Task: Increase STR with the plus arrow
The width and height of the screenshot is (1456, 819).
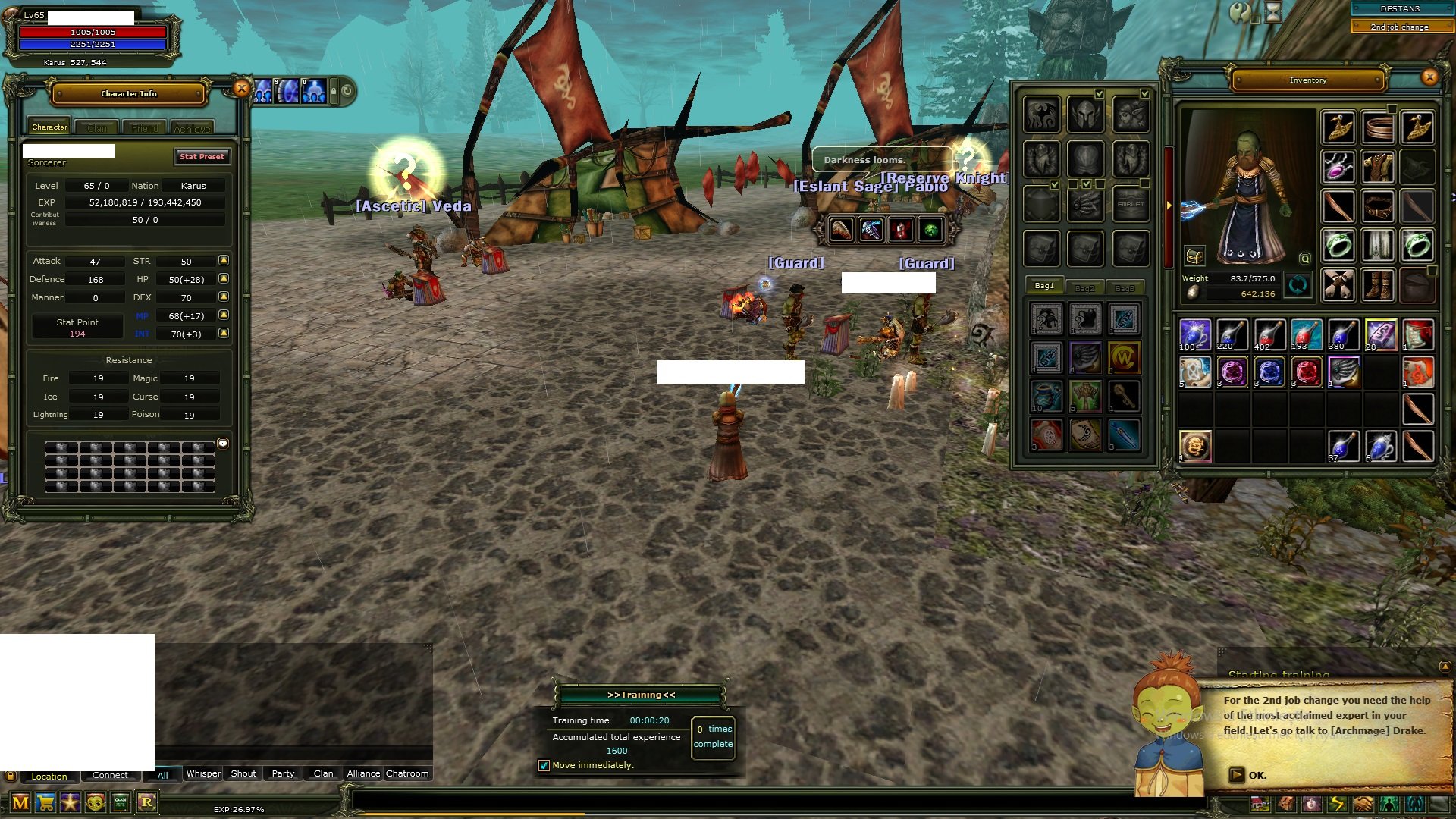Action: pyautogui.click(x=224, y=260)
